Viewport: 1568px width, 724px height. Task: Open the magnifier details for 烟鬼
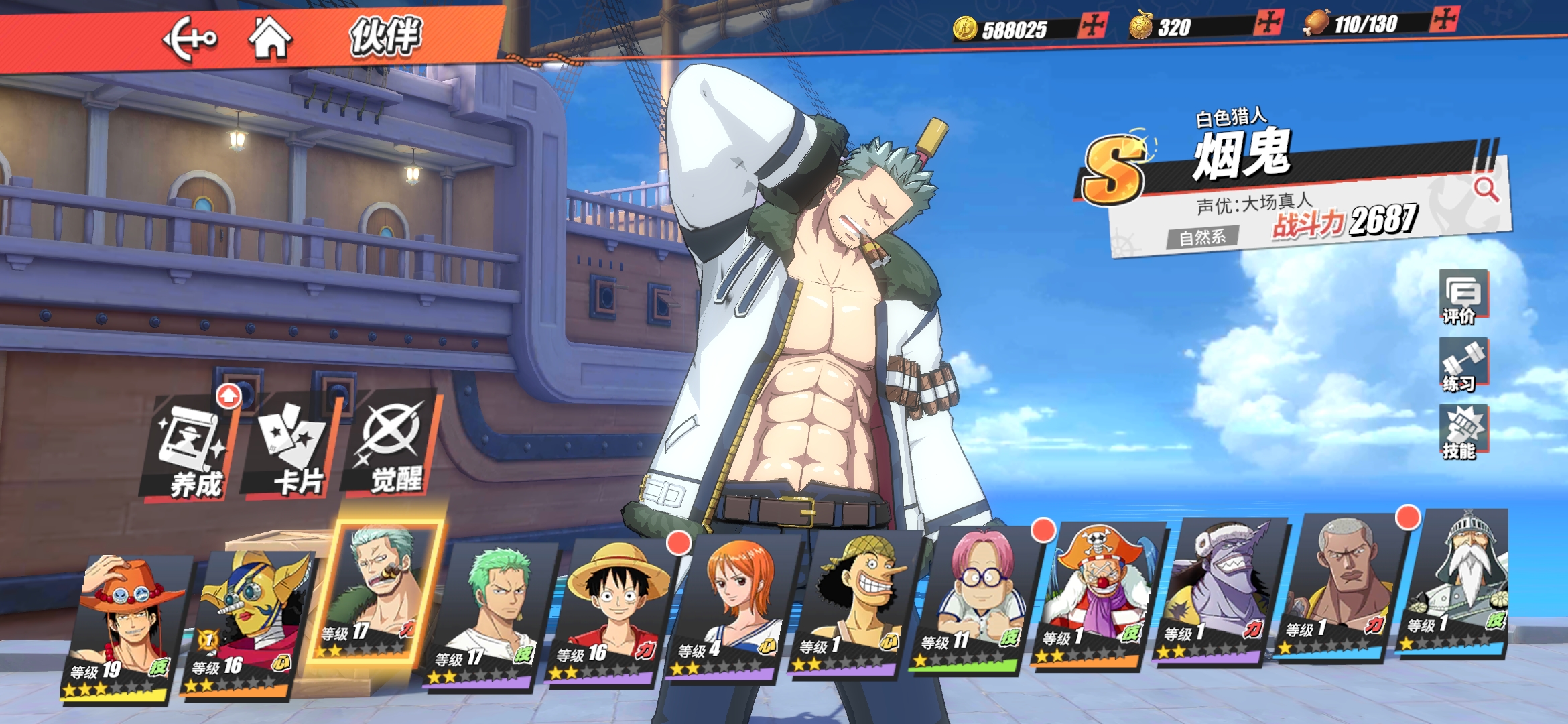click(1486, 190)
